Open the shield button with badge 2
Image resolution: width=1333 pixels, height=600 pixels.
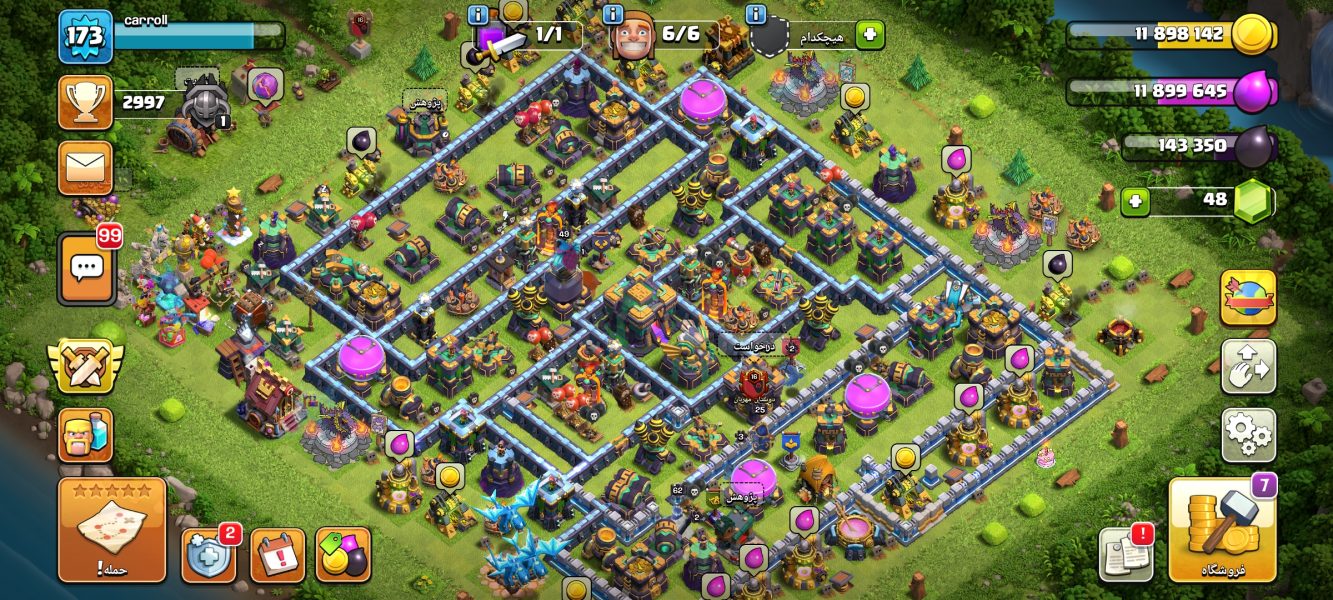point(208,555)
